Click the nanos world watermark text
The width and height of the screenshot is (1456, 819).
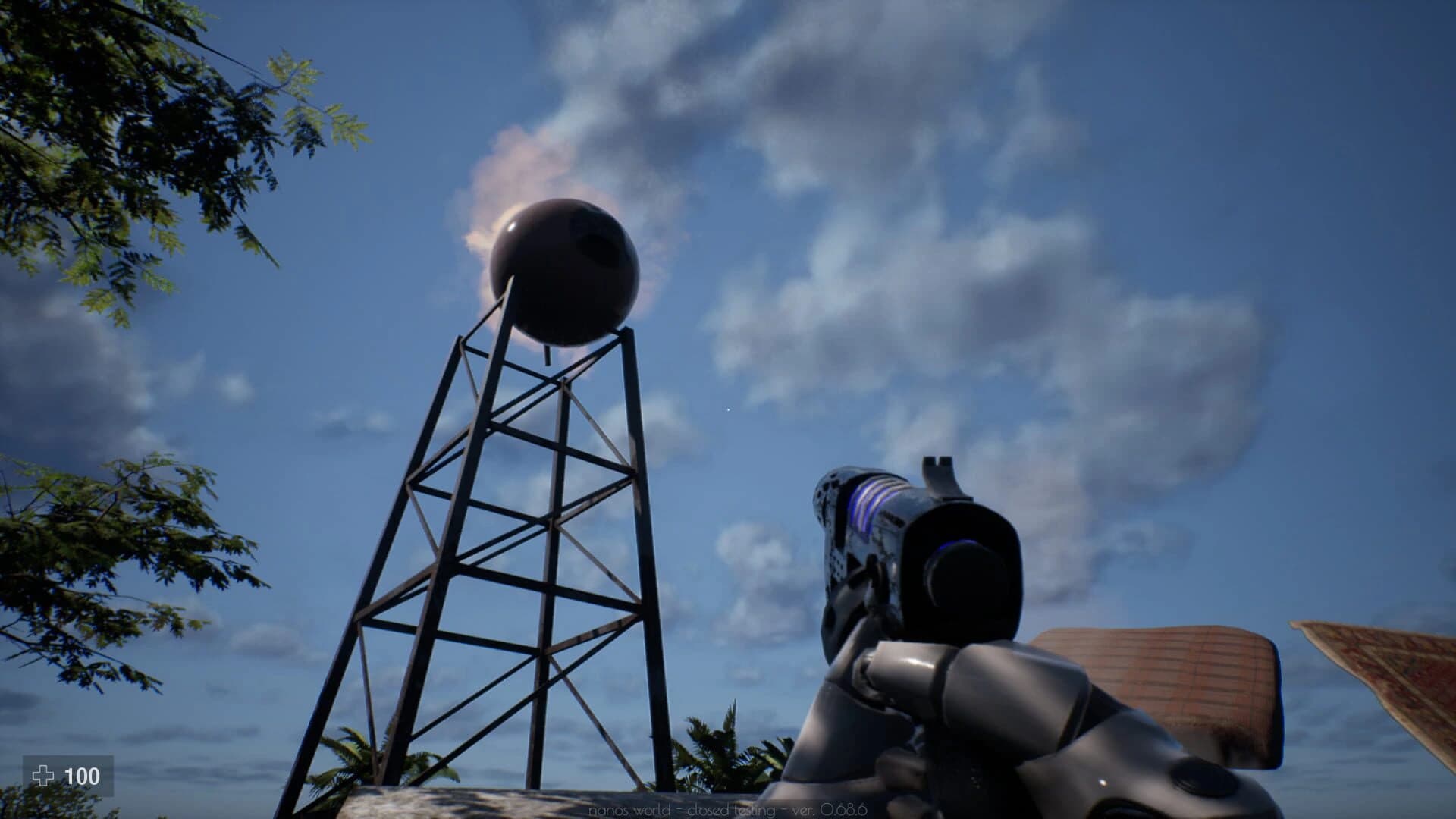[x=629, y=810]
